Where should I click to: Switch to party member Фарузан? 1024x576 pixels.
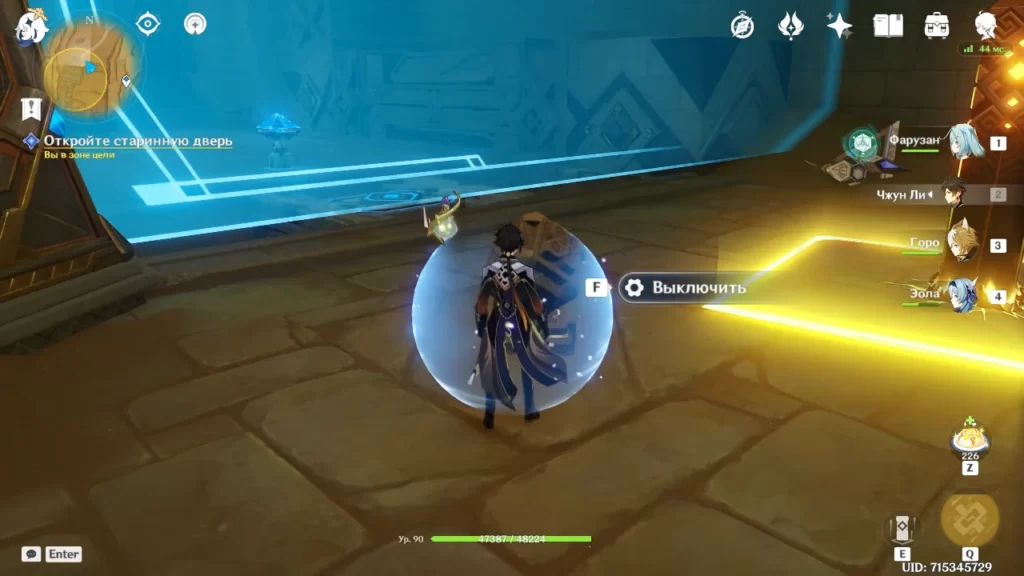[x=961, y=143]
